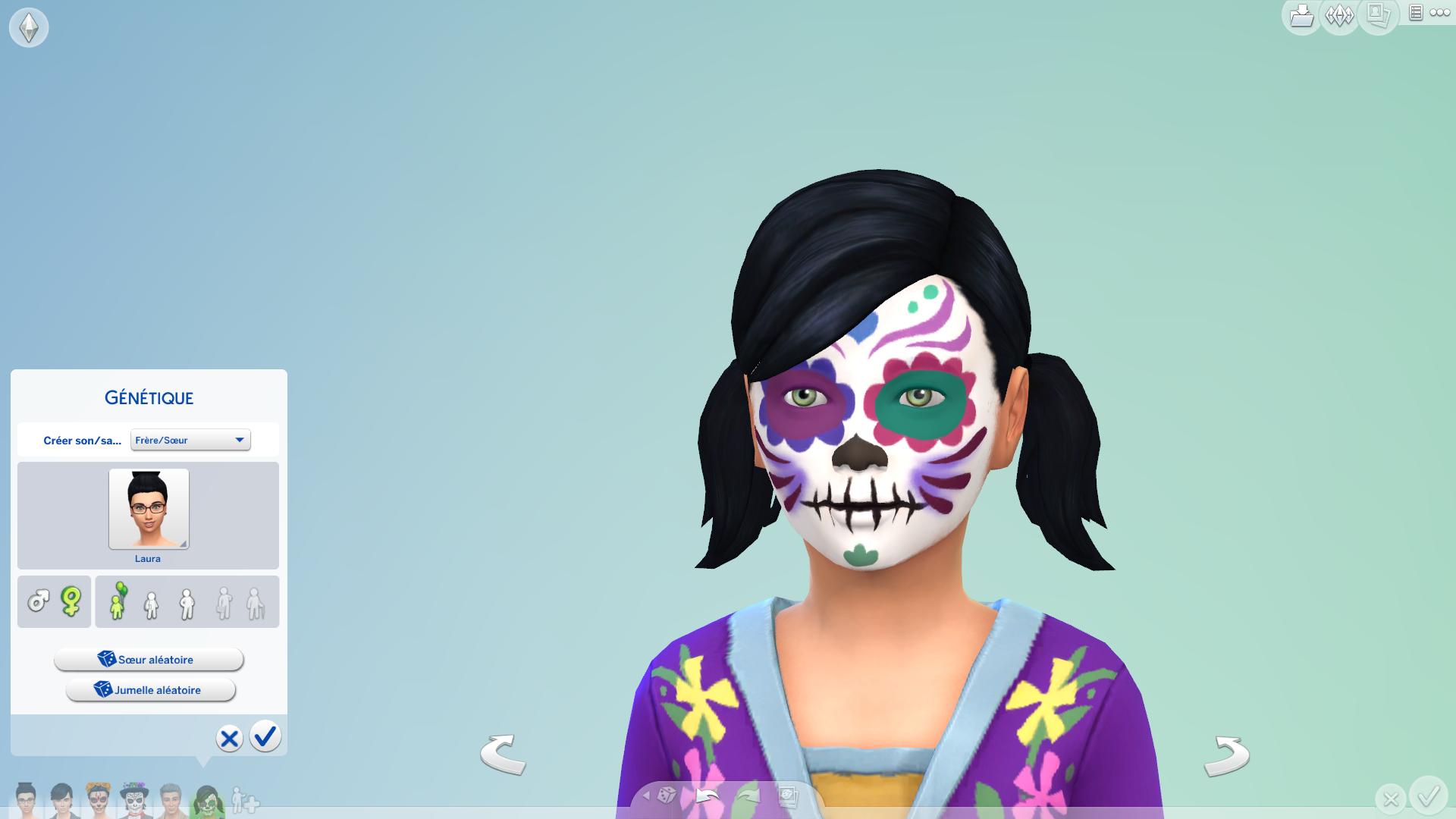The height and width of the screenshot is (819, 1456).
Task: Click the randomize dice in the bottom toolbar
Action: [667, 795]
